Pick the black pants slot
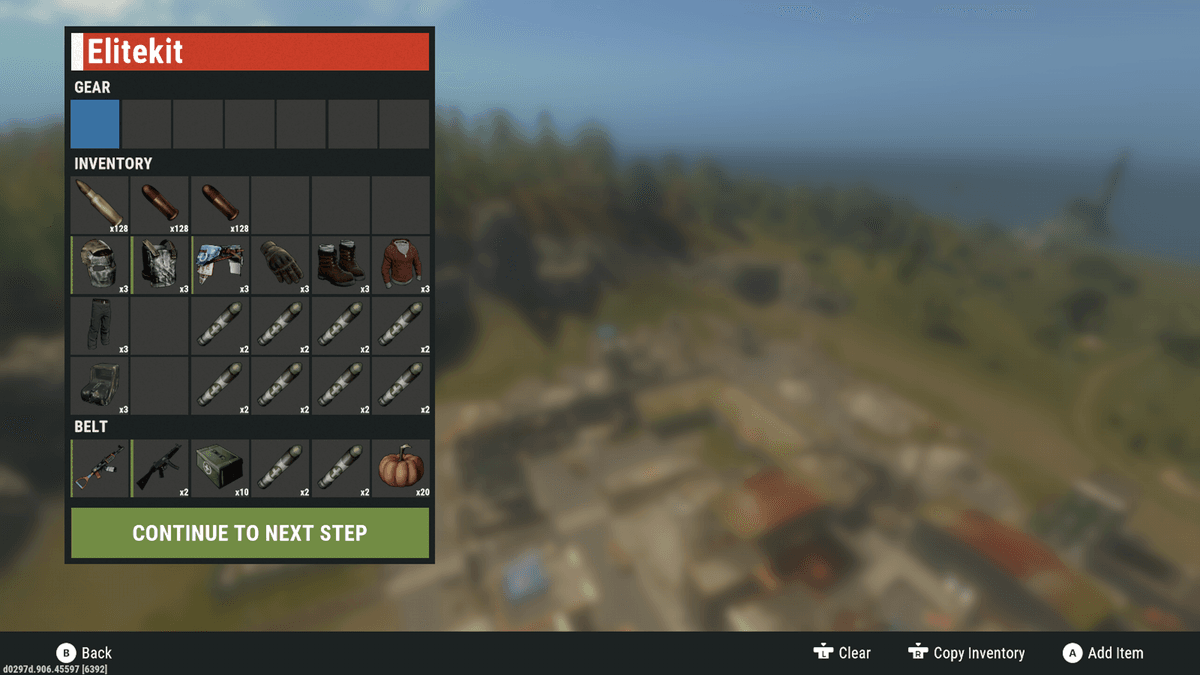Viewport: 1200px width, 675px height. coord(100,326)
